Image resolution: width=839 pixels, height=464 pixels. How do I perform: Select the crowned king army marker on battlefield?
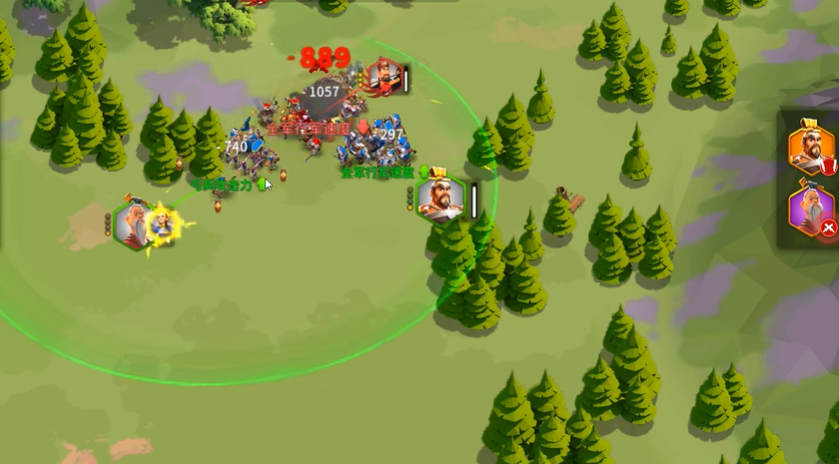coord(440,198)
